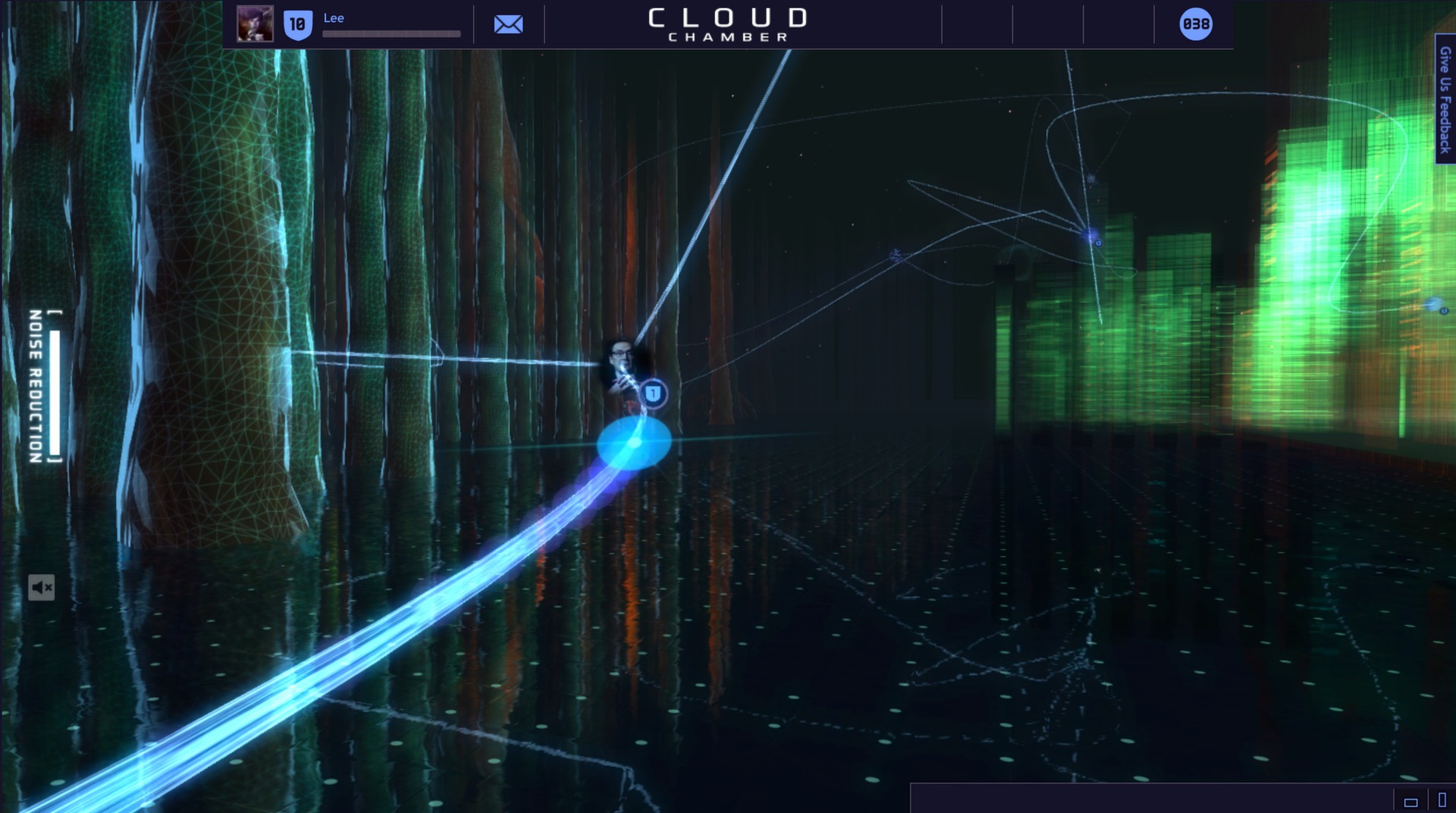Image resolution: width=1456 pixels, height=813 pixels.
Task: Select the node labeled 1
Action: pos(654,394)
